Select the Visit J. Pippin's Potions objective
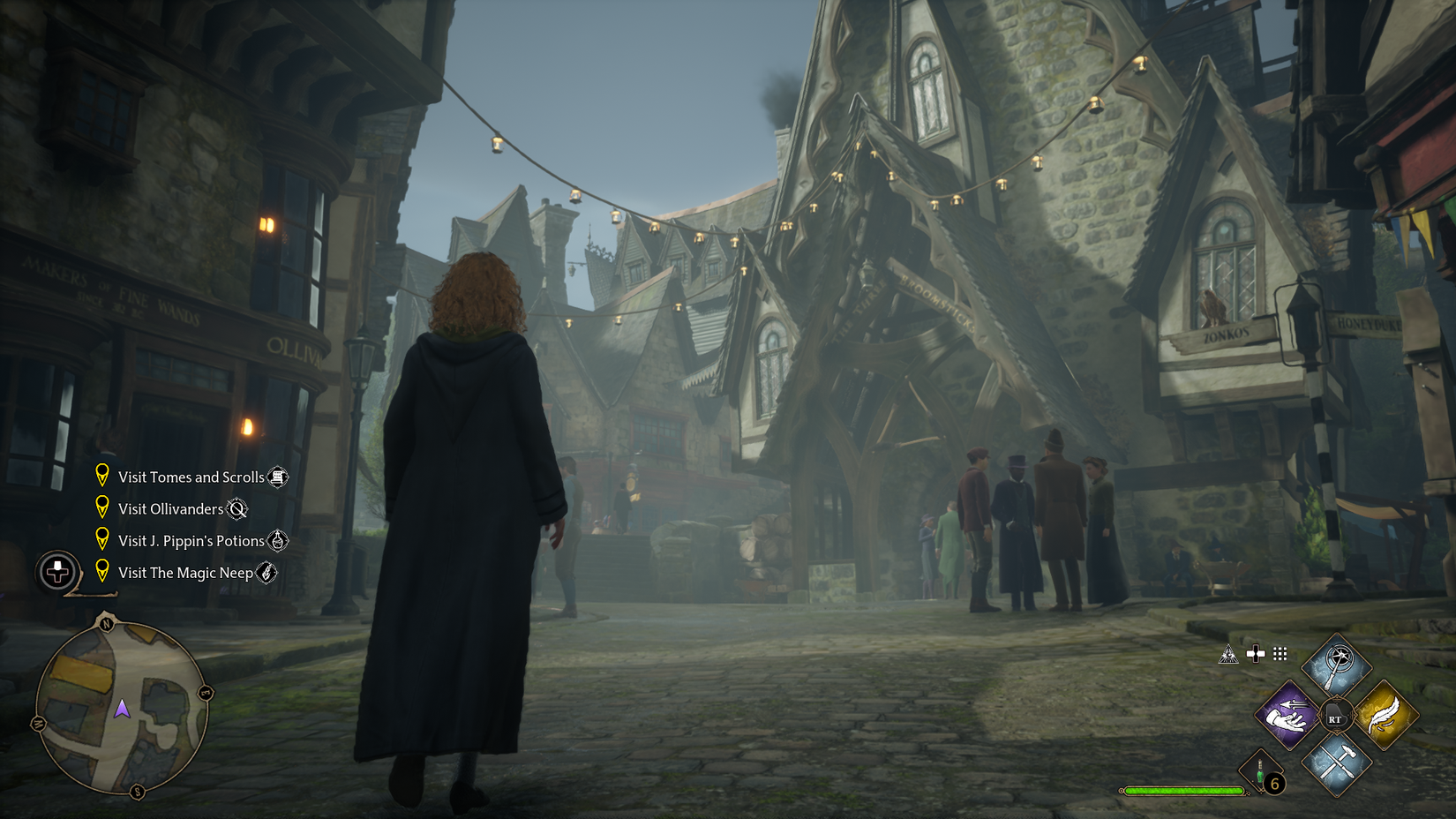1456x819 pixels. click(190, 541)
